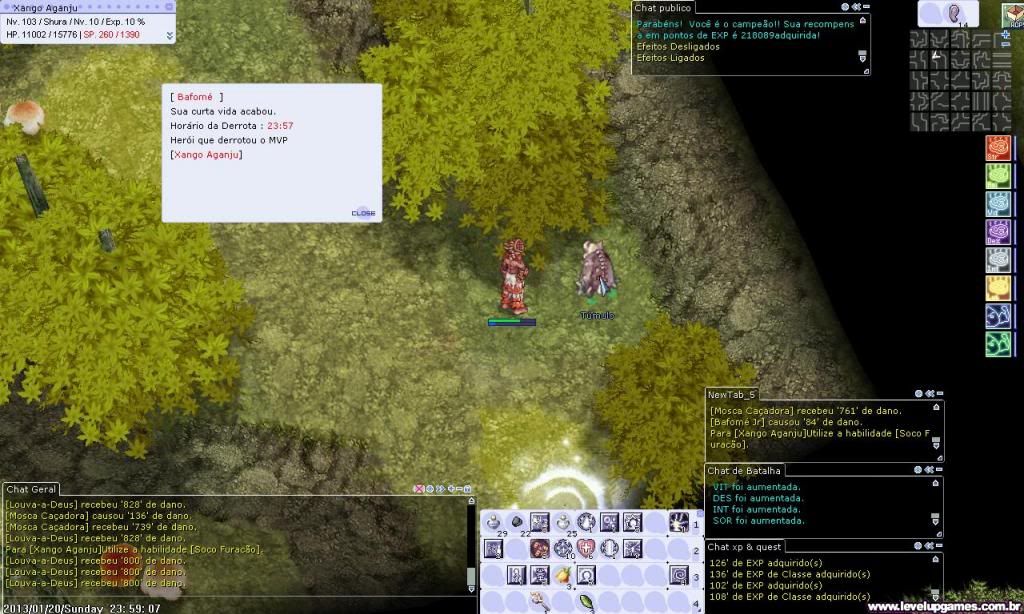Use the dark stone item showing 22
The width and height of the screenshot is (1024, 614).
516,522
